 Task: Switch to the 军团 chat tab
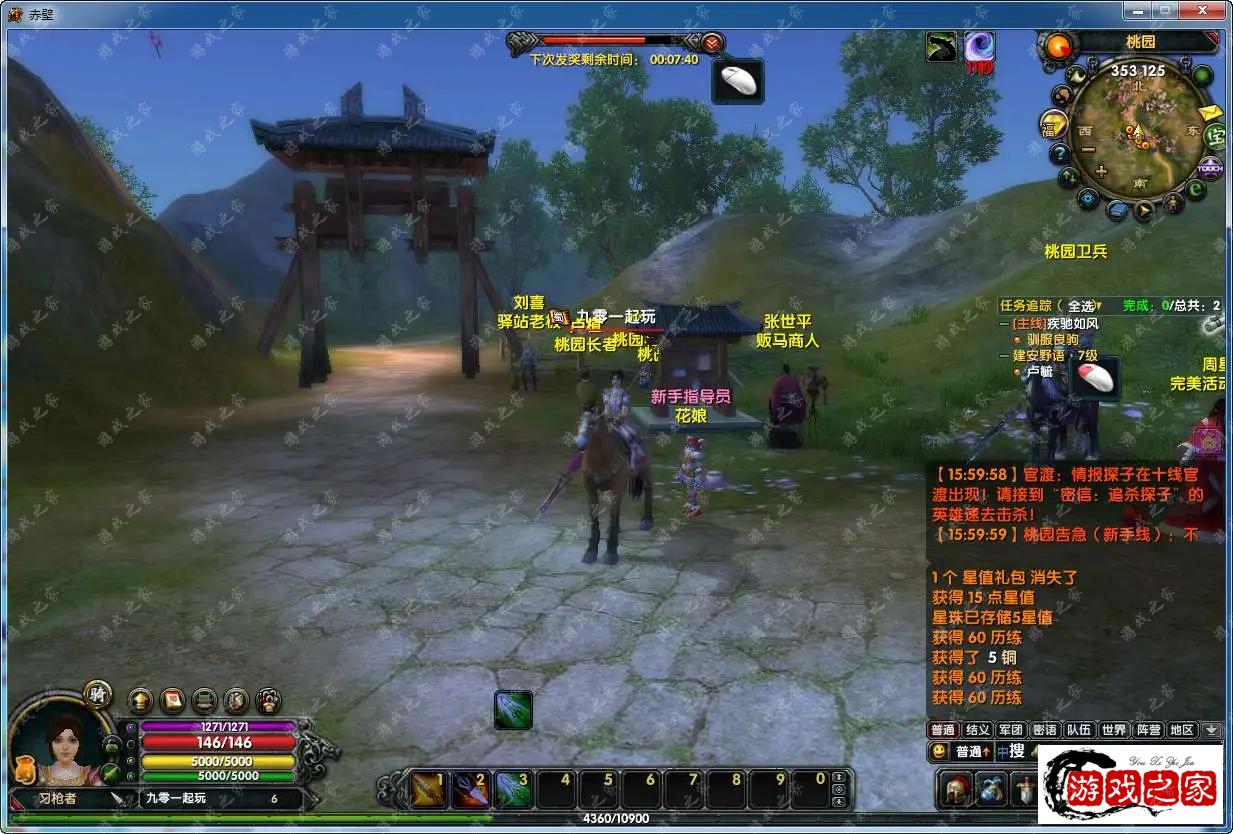(1011, 730)
